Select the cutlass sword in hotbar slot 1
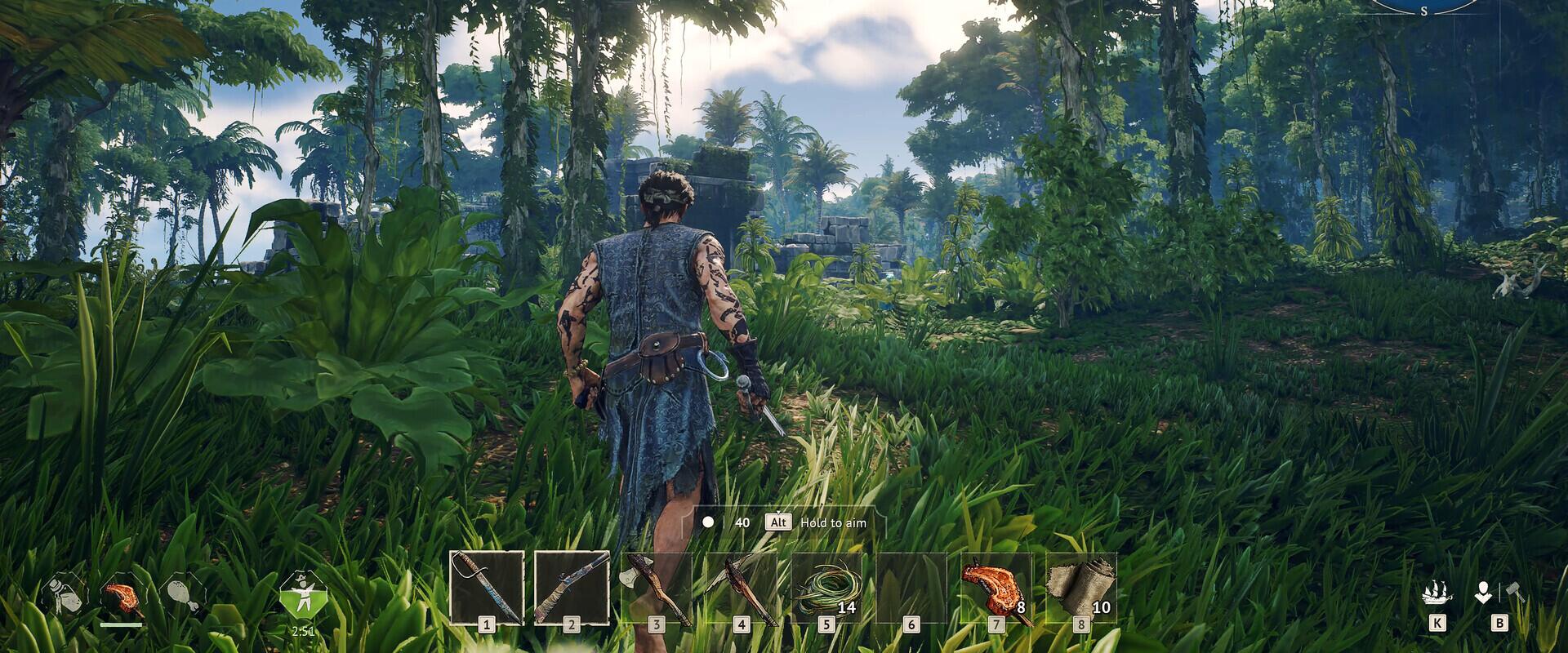The width and height of the screenshot is (1568, 653). 487,587
